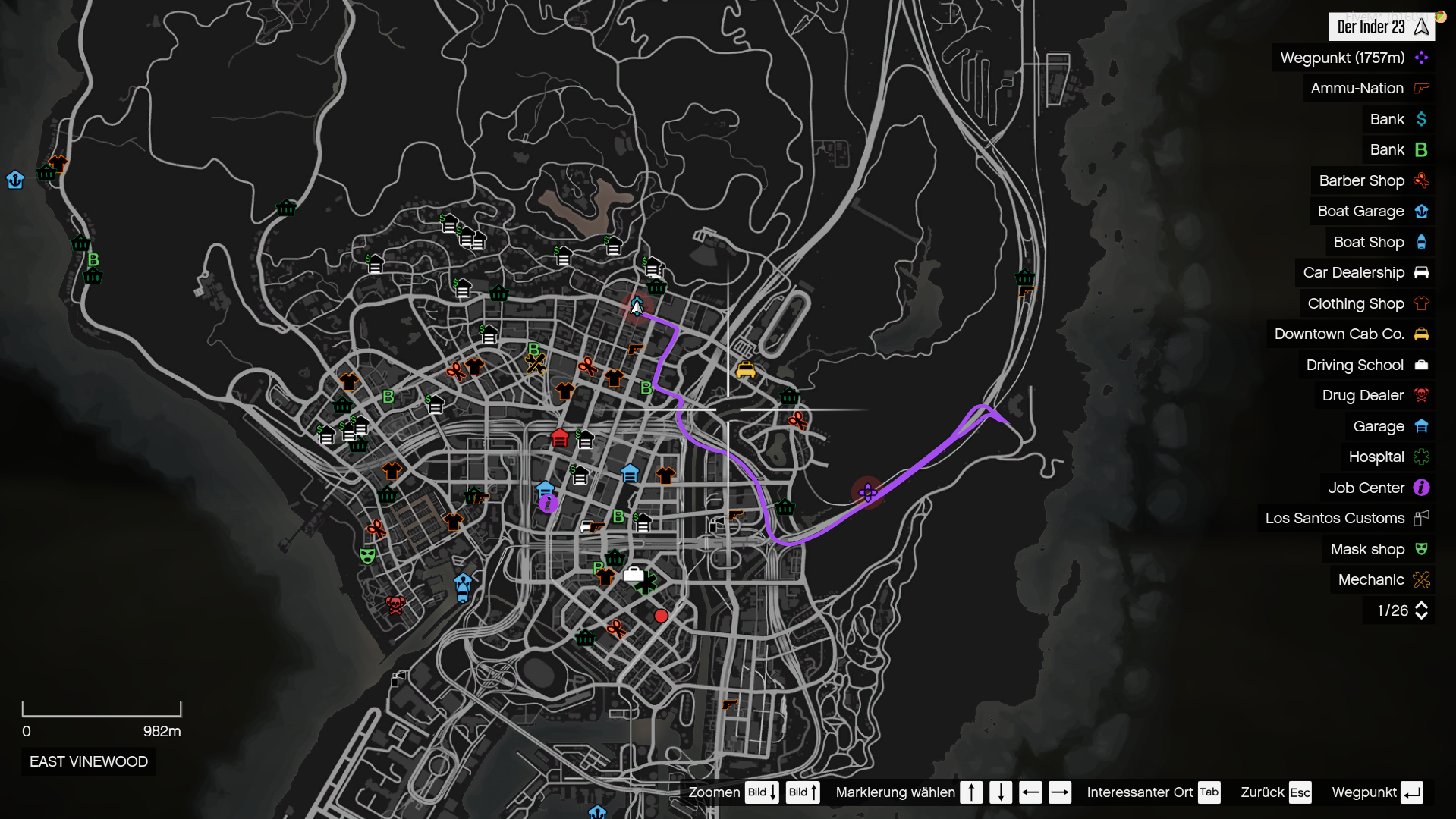Select the Ammu-Nation legend icon
Image resolution: width=1456 pixels, height=819 pixels.
point(1421,88)
